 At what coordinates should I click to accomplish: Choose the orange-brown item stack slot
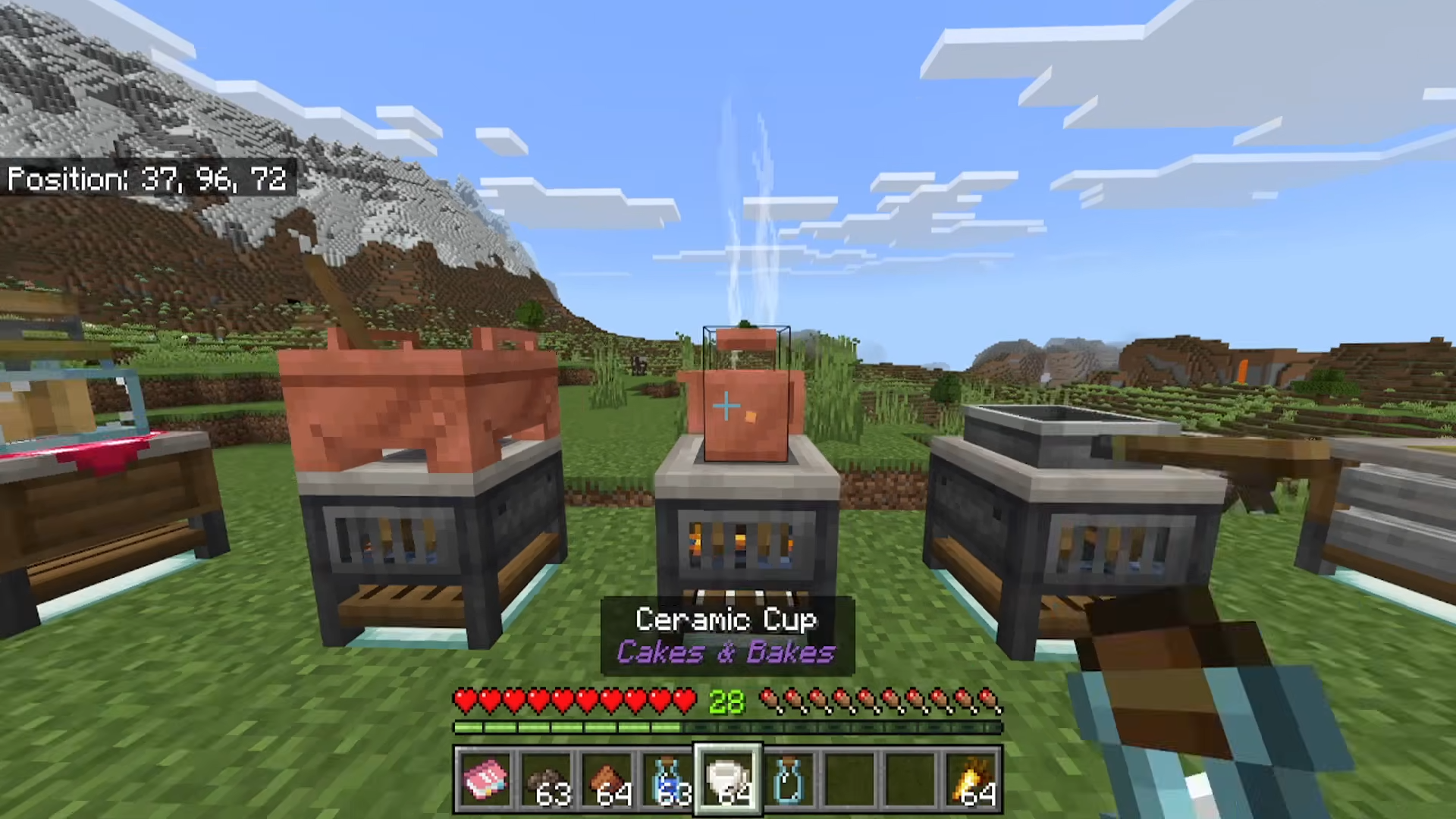click(607, 779)
